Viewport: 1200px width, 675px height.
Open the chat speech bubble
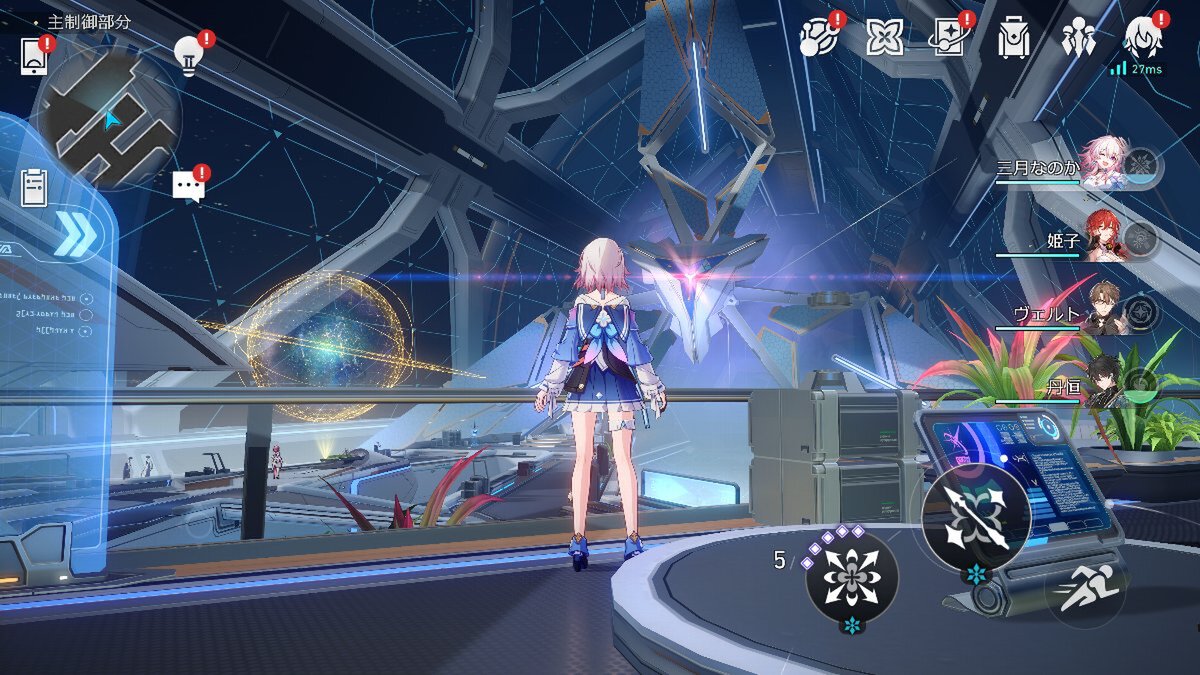188,185
